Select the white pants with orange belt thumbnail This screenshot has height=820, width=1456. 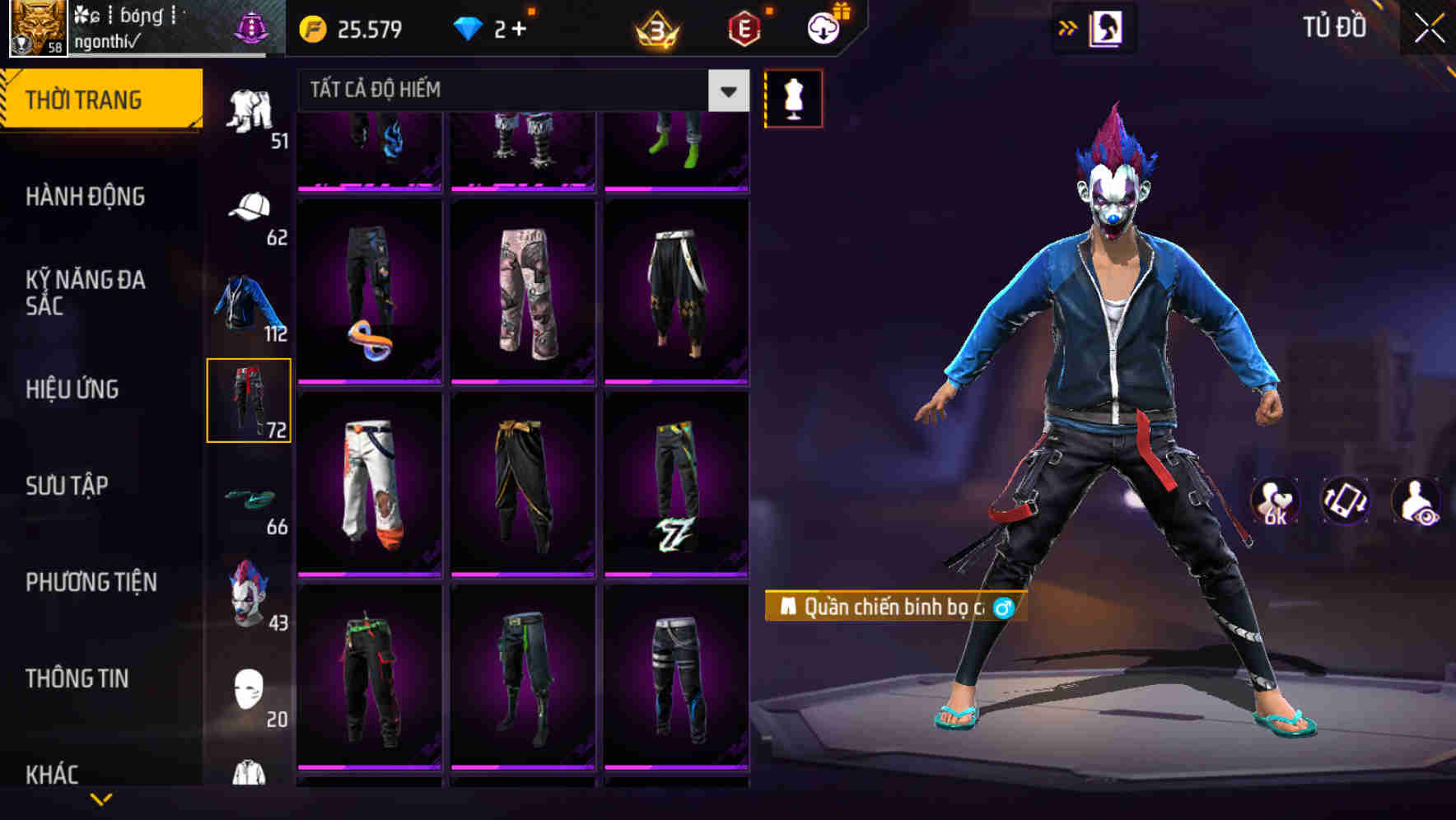370,482
